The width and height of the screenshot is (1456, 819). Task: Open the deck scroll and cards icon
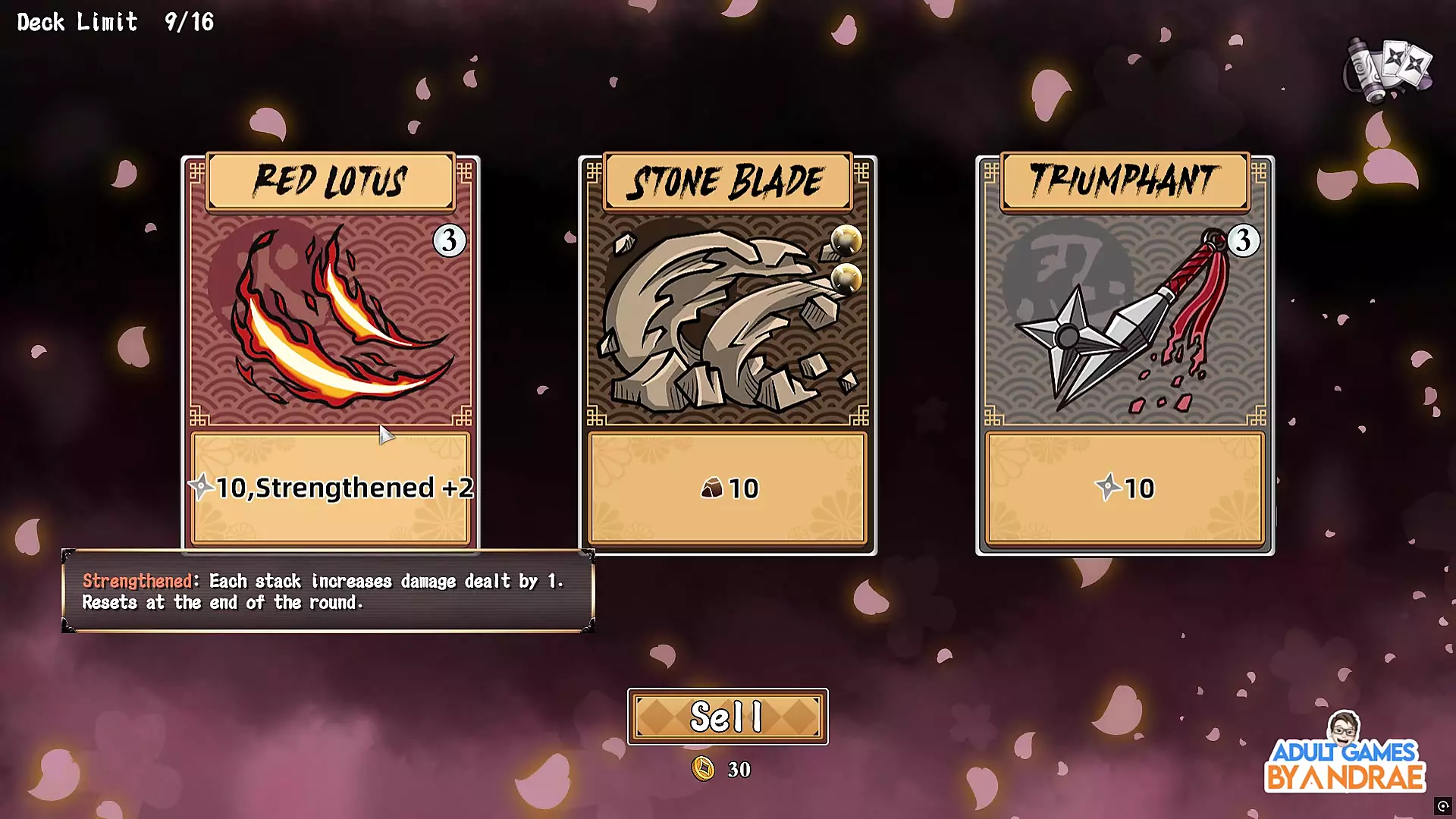(x=1388, y=70)
